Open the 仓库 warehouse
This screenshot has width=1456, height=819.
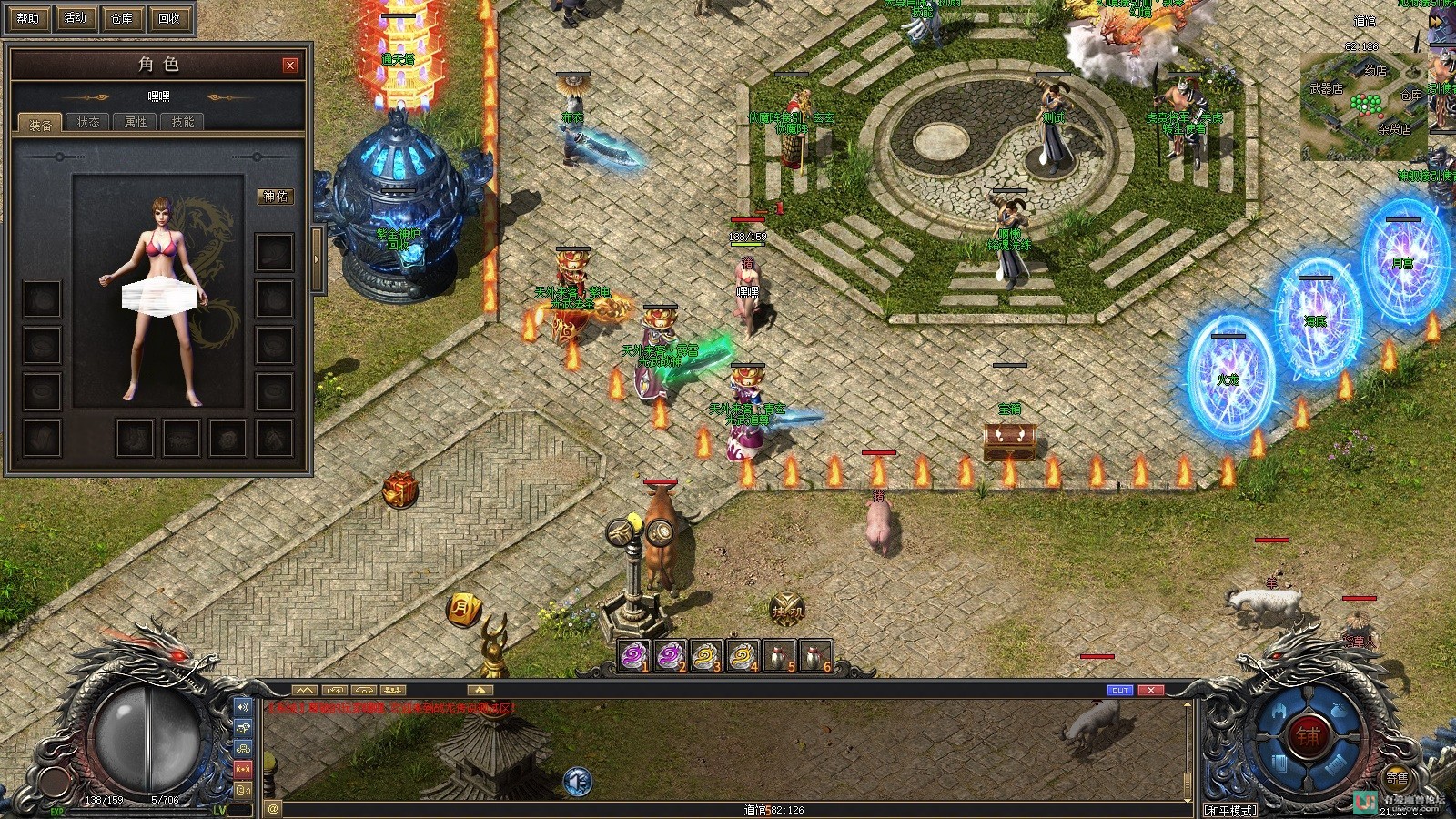pos(121,17)
